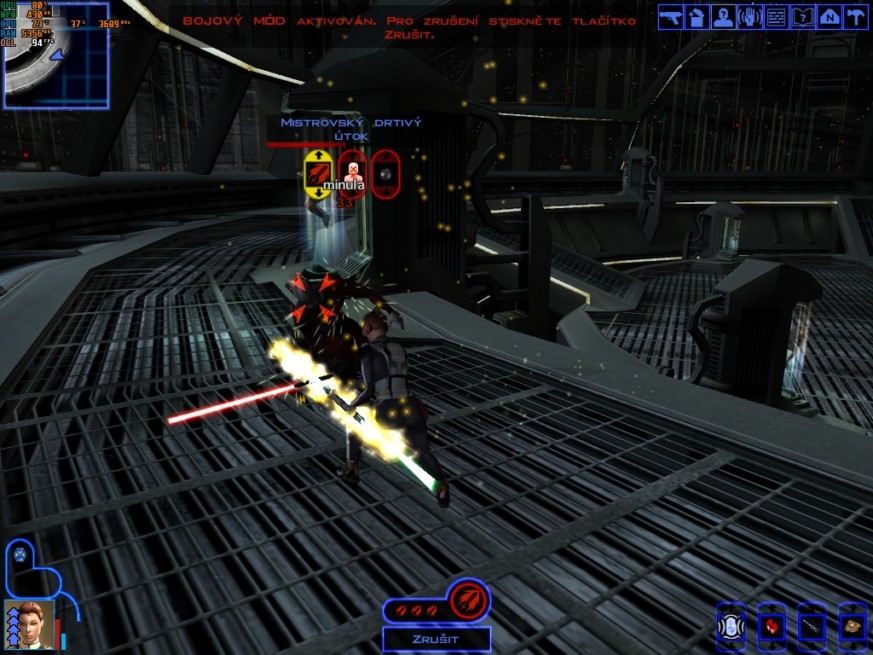Screen dimensions: 873x655
Task: Use the red stimulant quick slot
Action: point(771,625)
